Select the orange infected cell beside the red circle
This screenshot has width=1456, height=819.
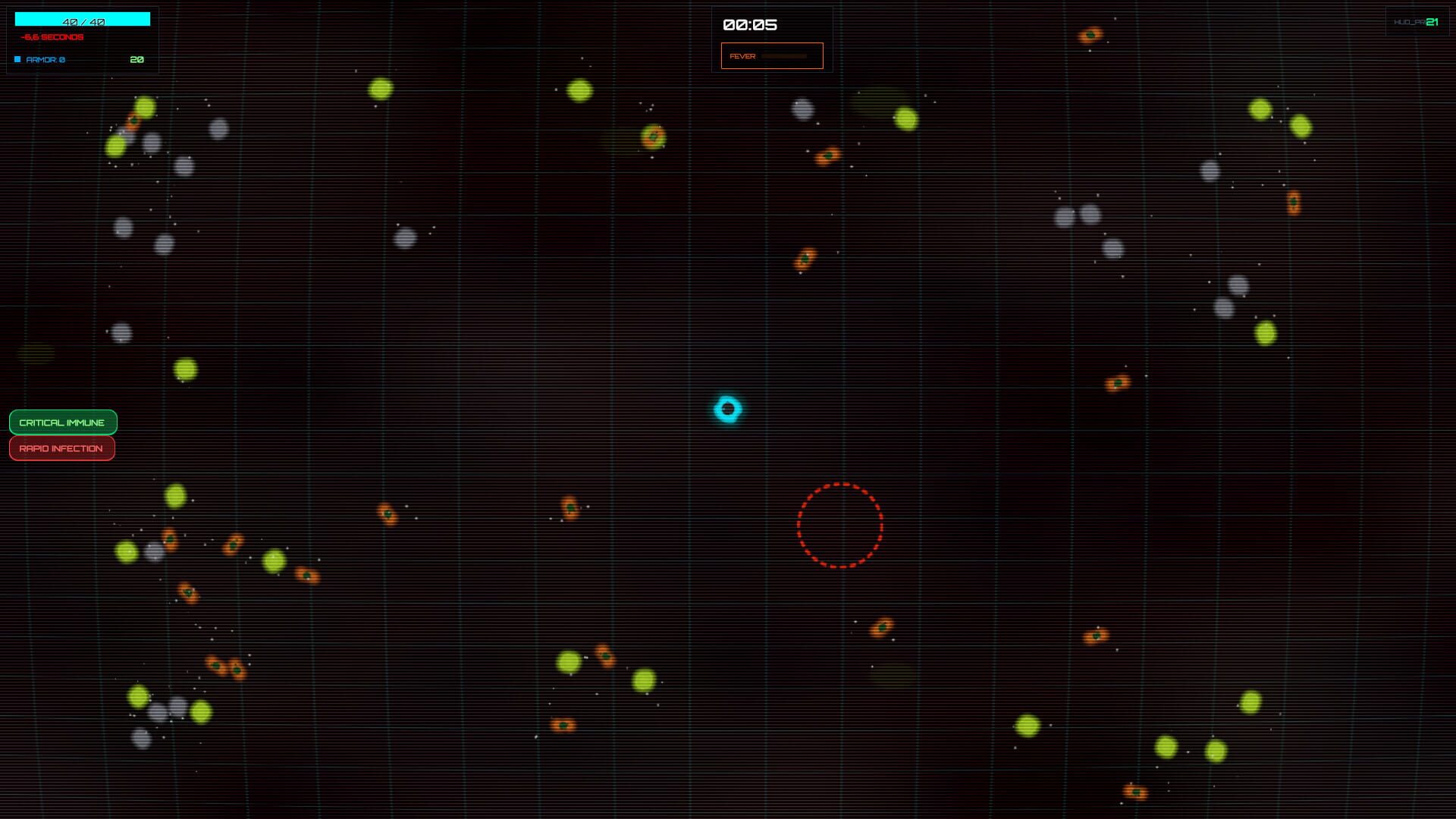880,626
